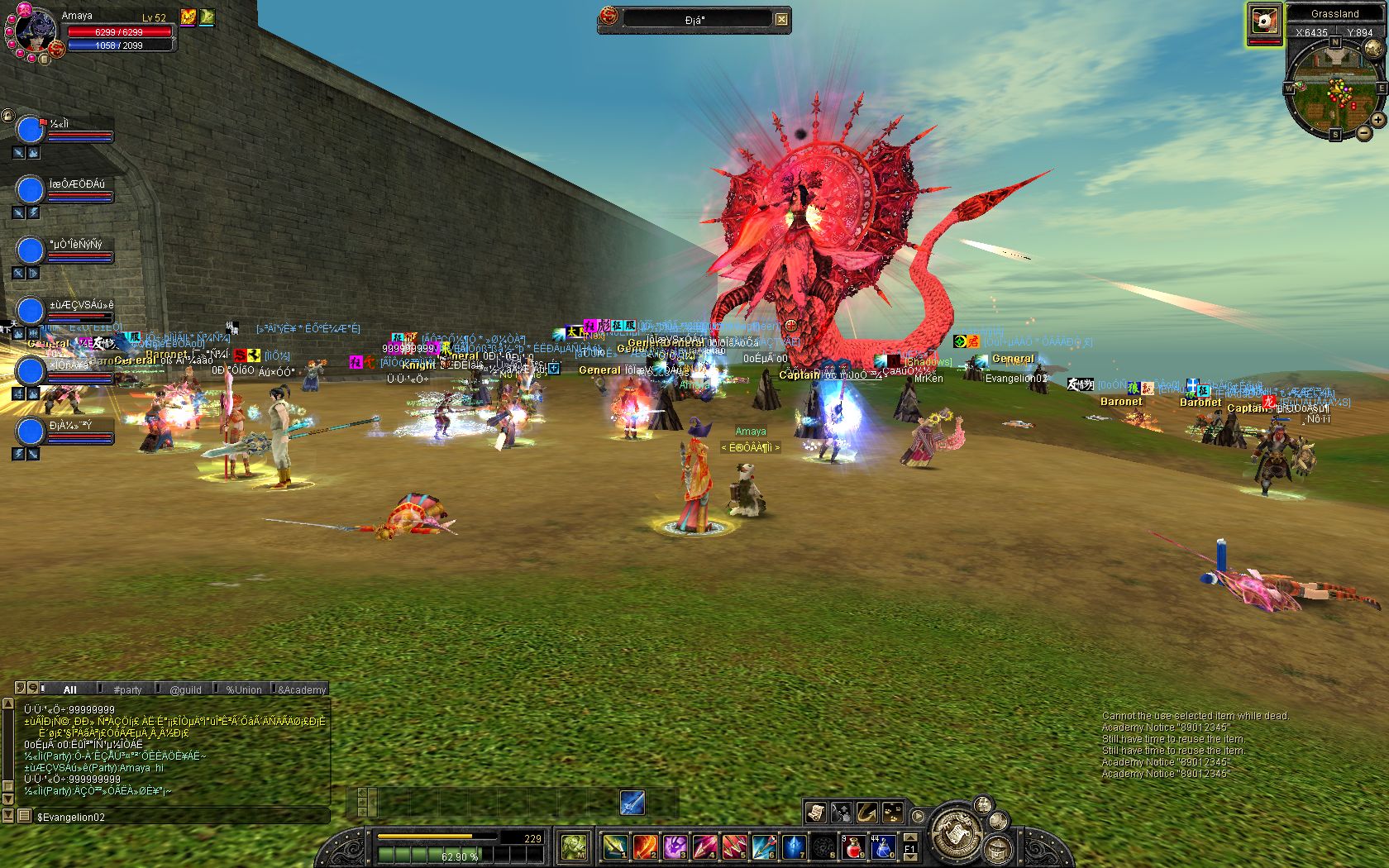The height and width of the screenshot is (868, 1389).
Task: Use the blue mana potion in slot 0
Action: click(x=882, y=847)
